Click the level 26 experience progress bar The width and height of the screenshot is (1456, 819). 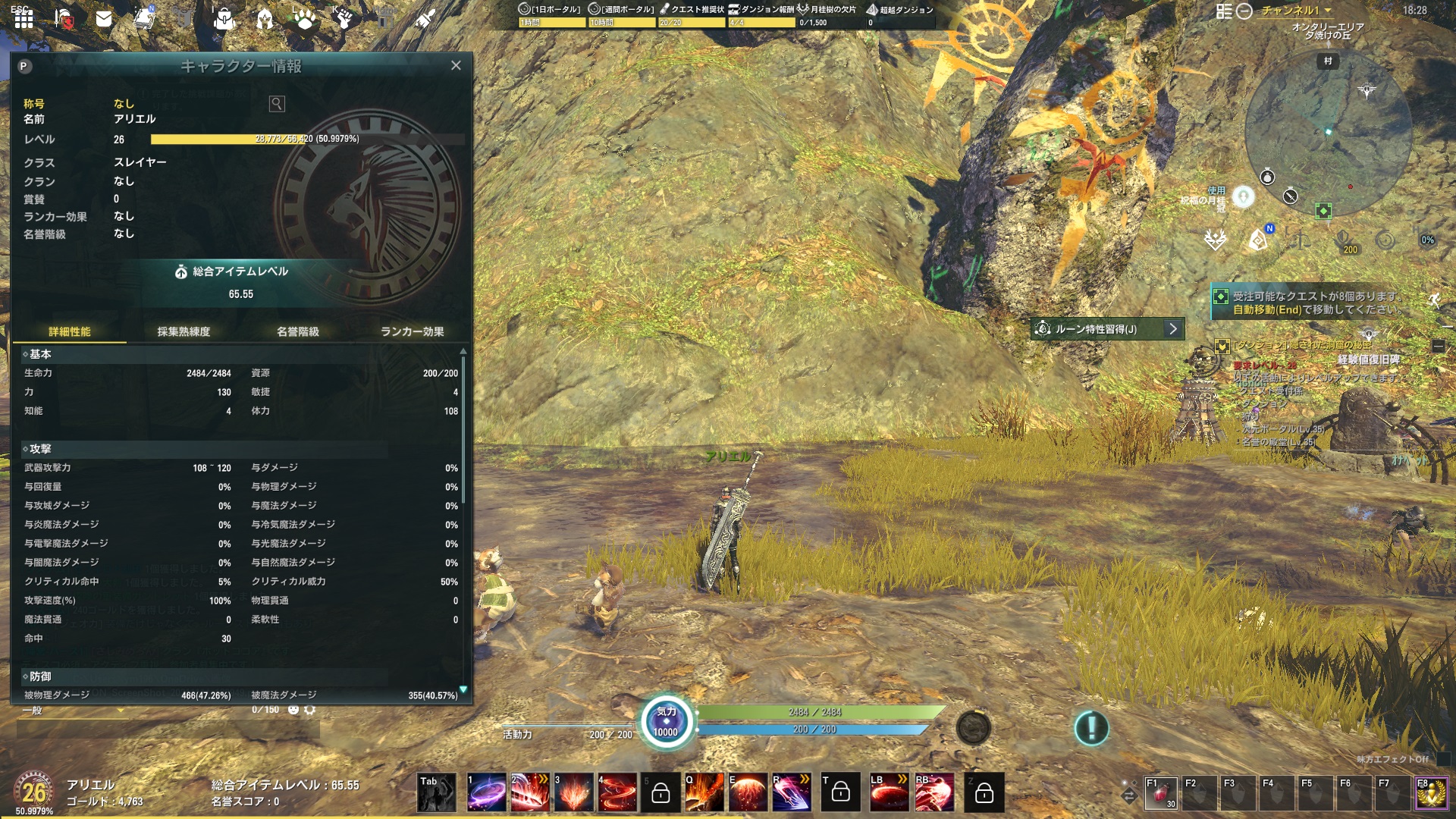(303, 139)
